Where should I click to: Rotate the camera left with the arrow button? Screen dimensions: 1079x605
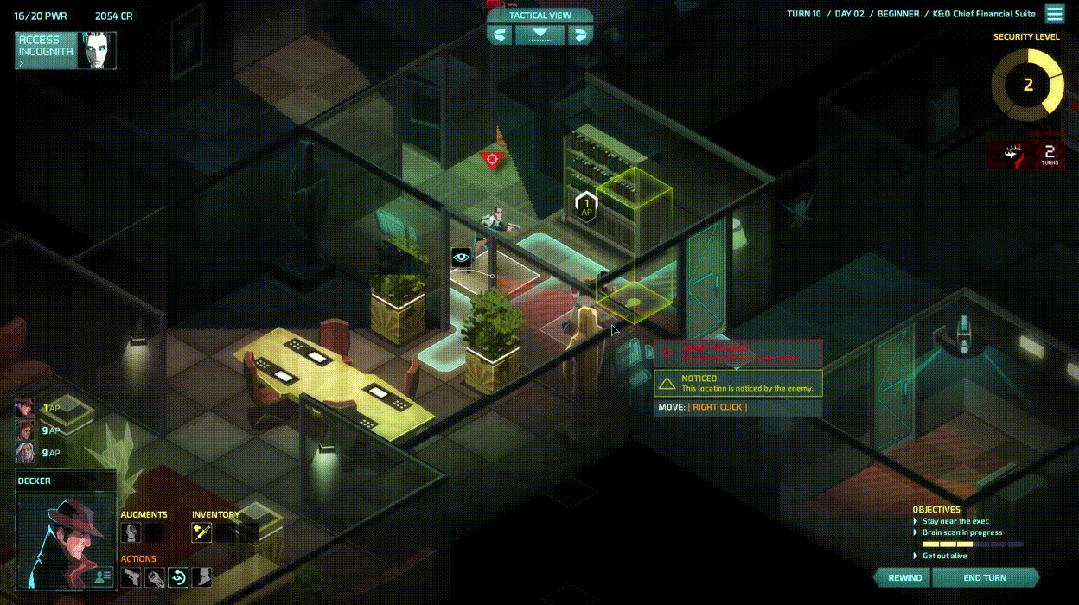(501, 35)
